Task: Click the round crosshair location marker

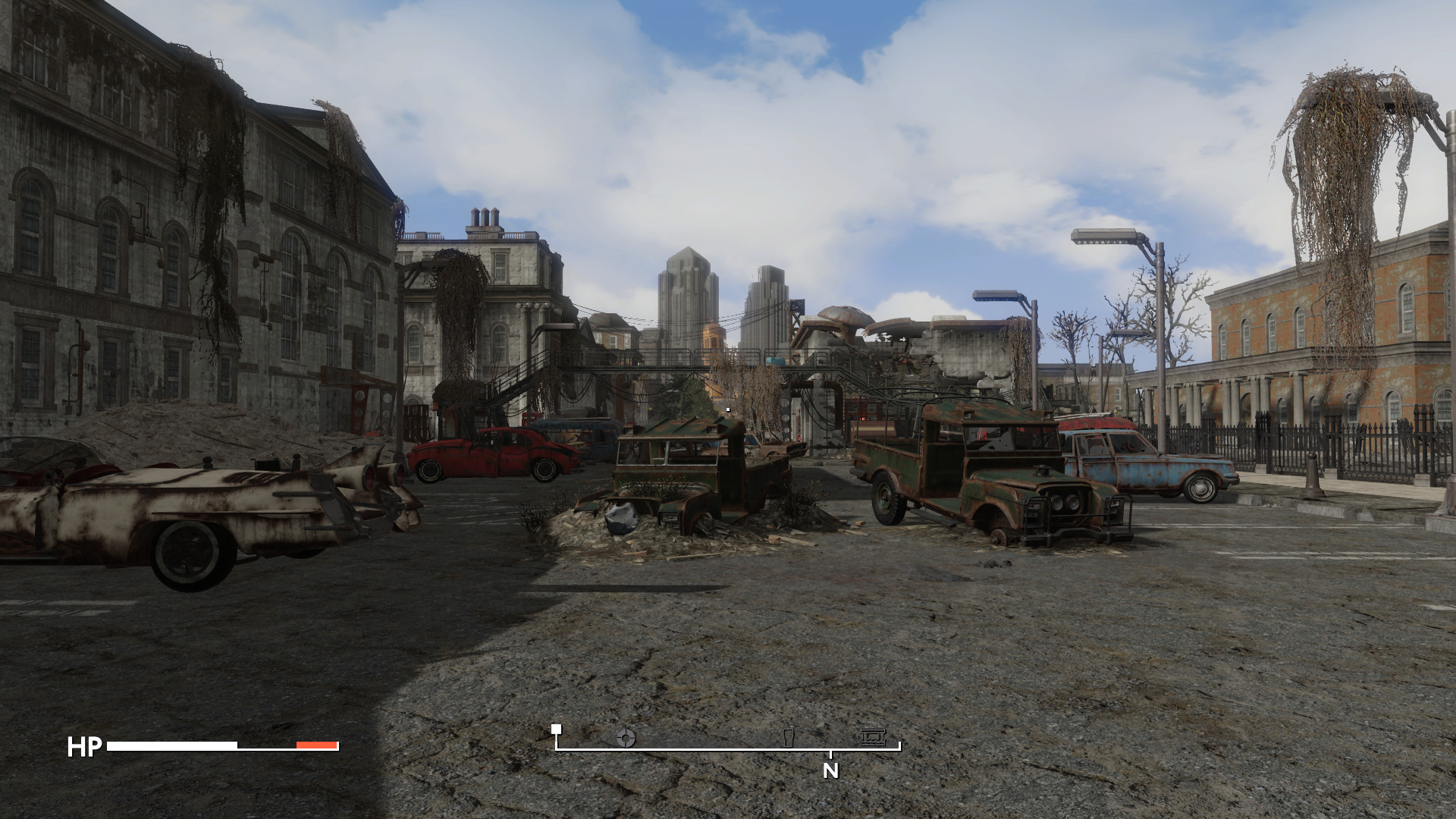Action: [x=626, y=737]
